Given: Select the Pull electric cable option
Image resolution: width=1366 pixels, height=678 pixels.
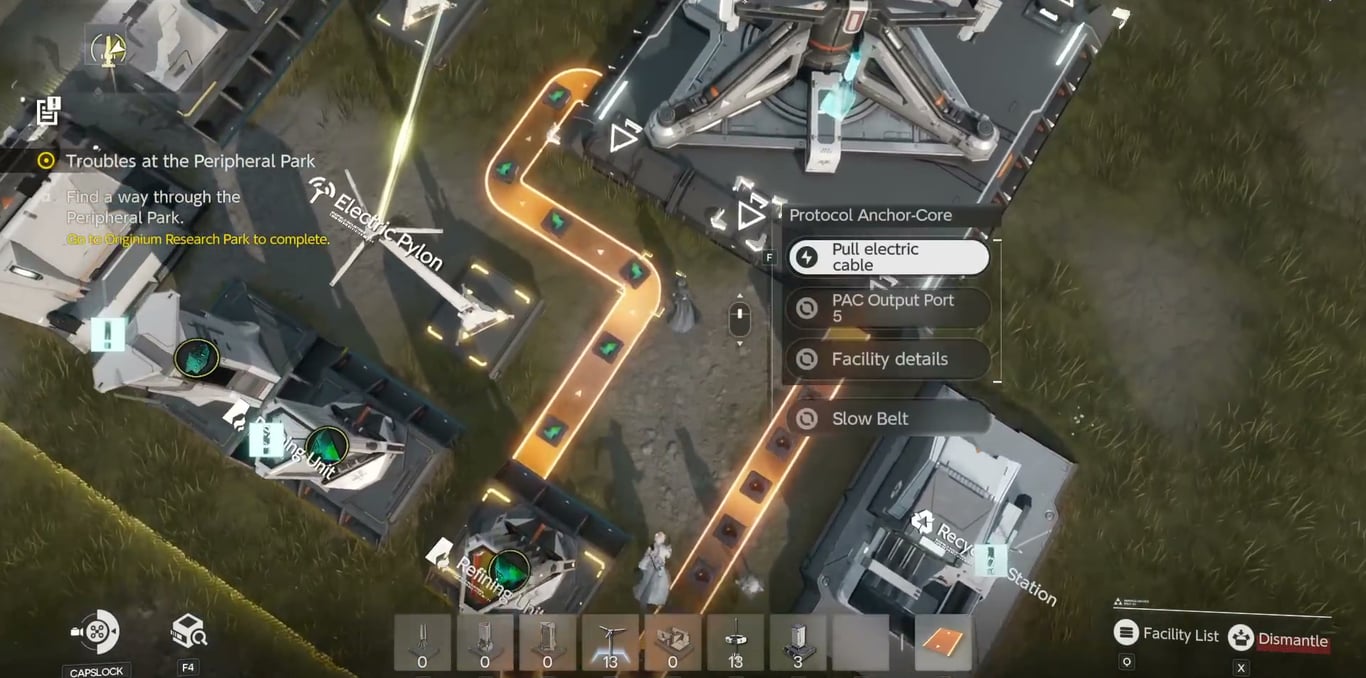Looking at the screenshot, I should point(888,257).
